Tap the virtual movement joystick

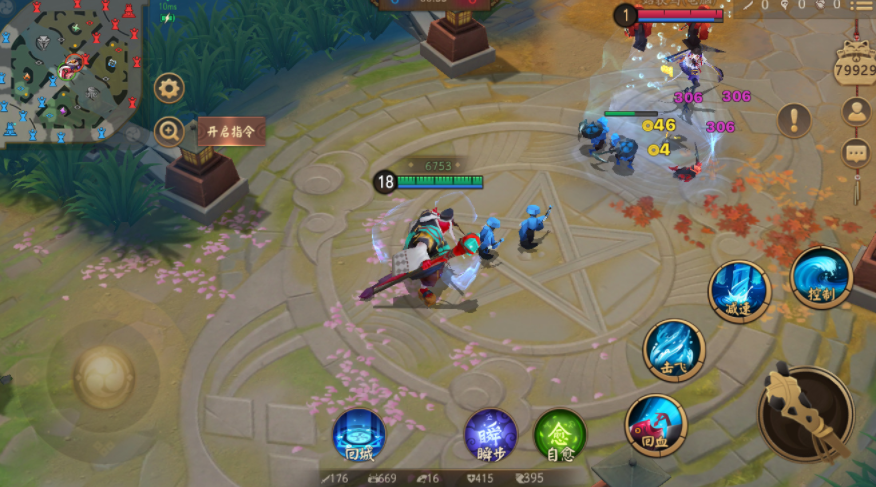click(103, 377)
